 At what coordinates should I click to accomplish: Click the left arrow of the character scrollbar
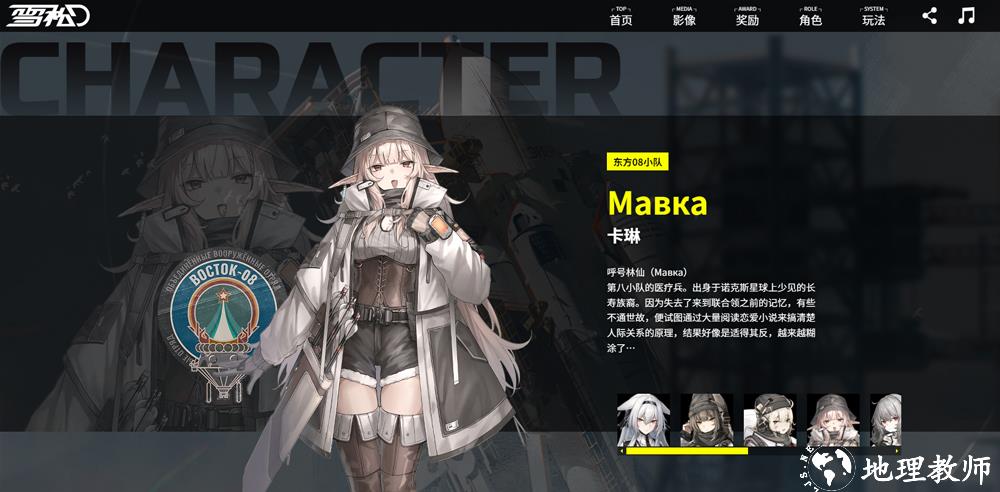[622, 451]
